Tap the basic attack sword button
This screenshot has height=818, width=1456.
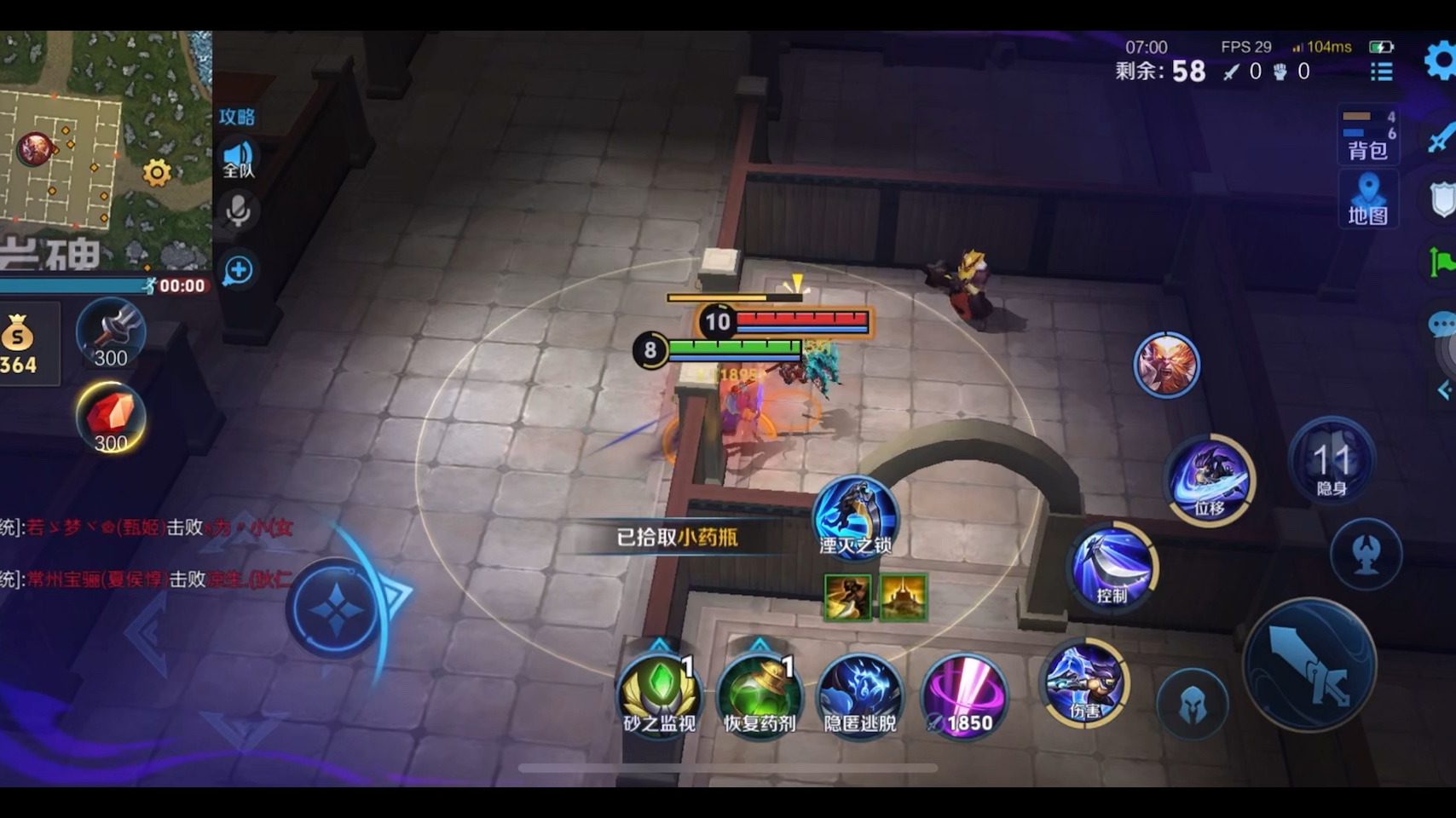pyautogui.click(x=1309, y=665)
